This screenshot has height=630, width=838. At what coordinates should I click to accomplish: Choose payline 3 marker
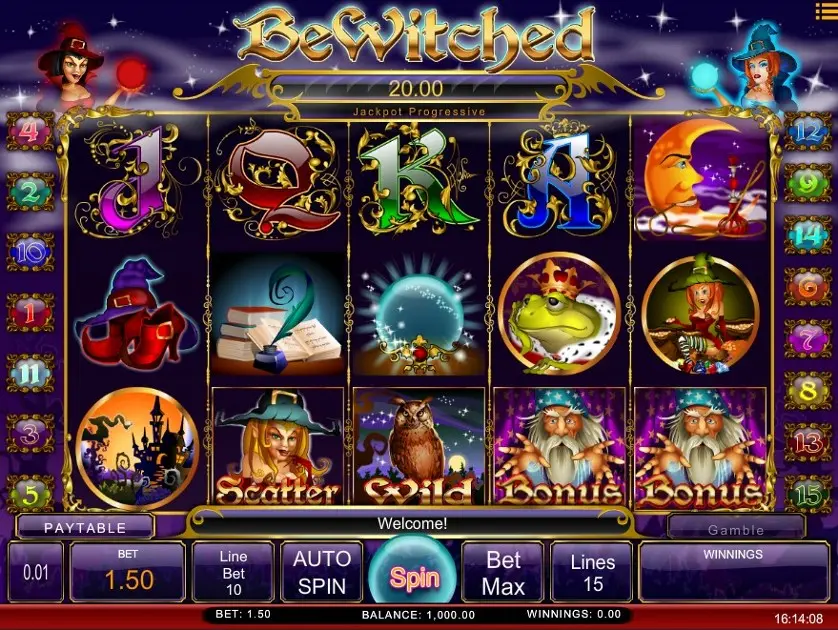[30, 434]
